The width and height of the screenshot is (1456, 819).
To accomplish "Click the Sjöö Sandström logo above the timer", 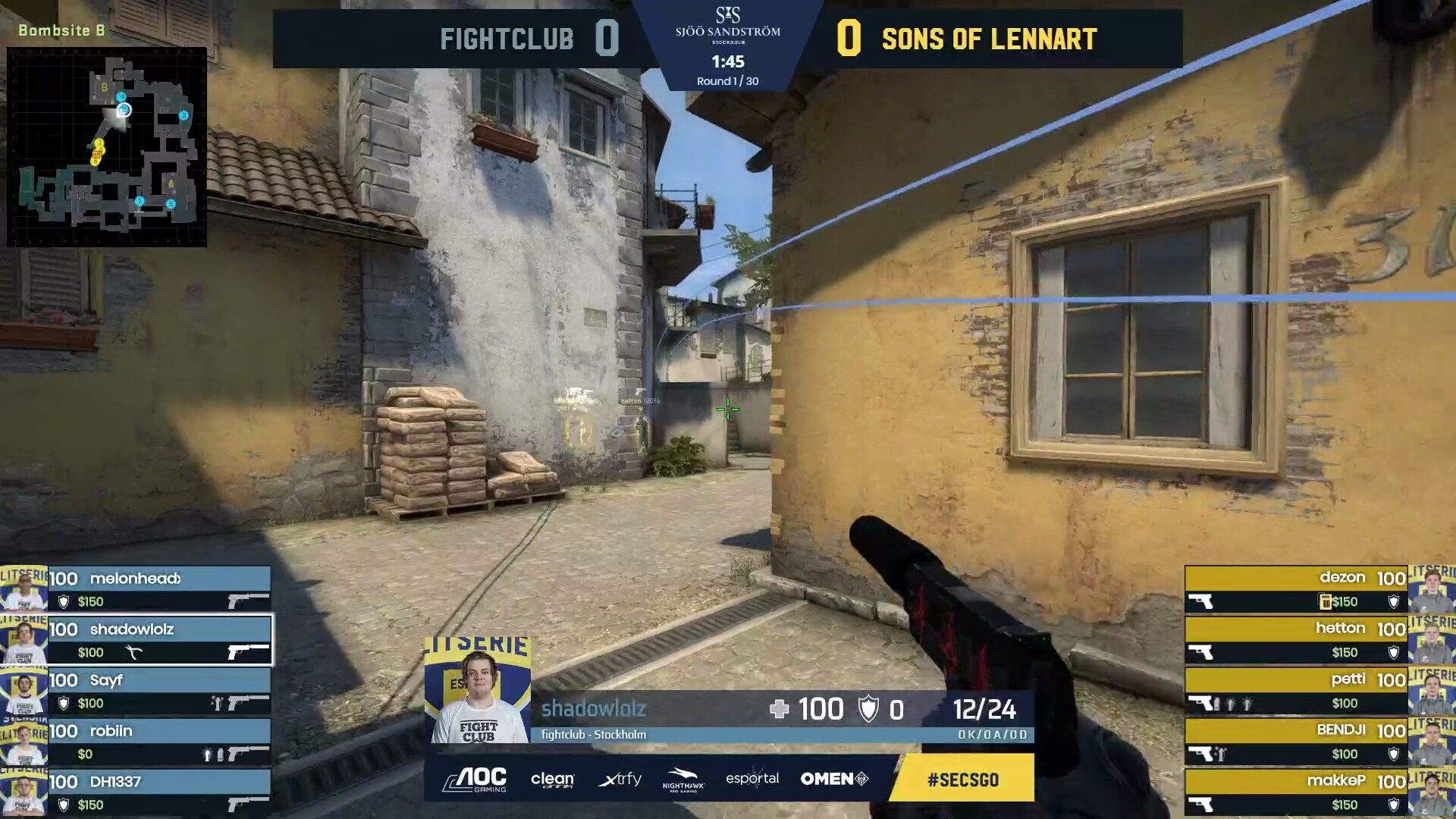I will pos(727,25).
